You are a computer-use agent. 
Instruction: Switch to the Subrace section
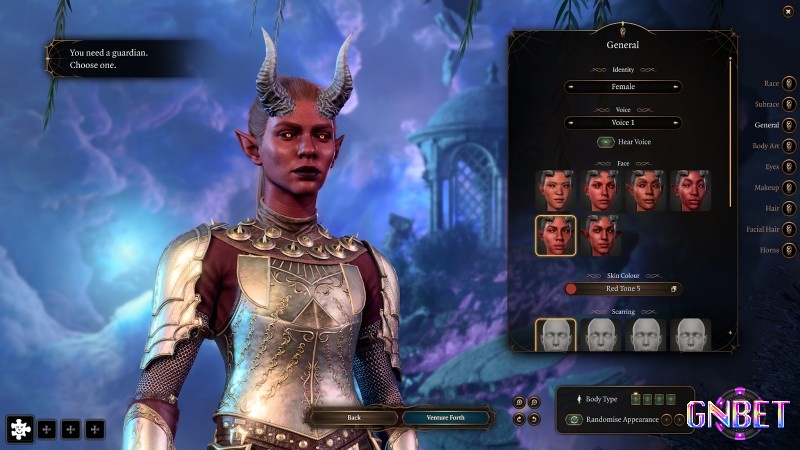click(x=789, y=104)
